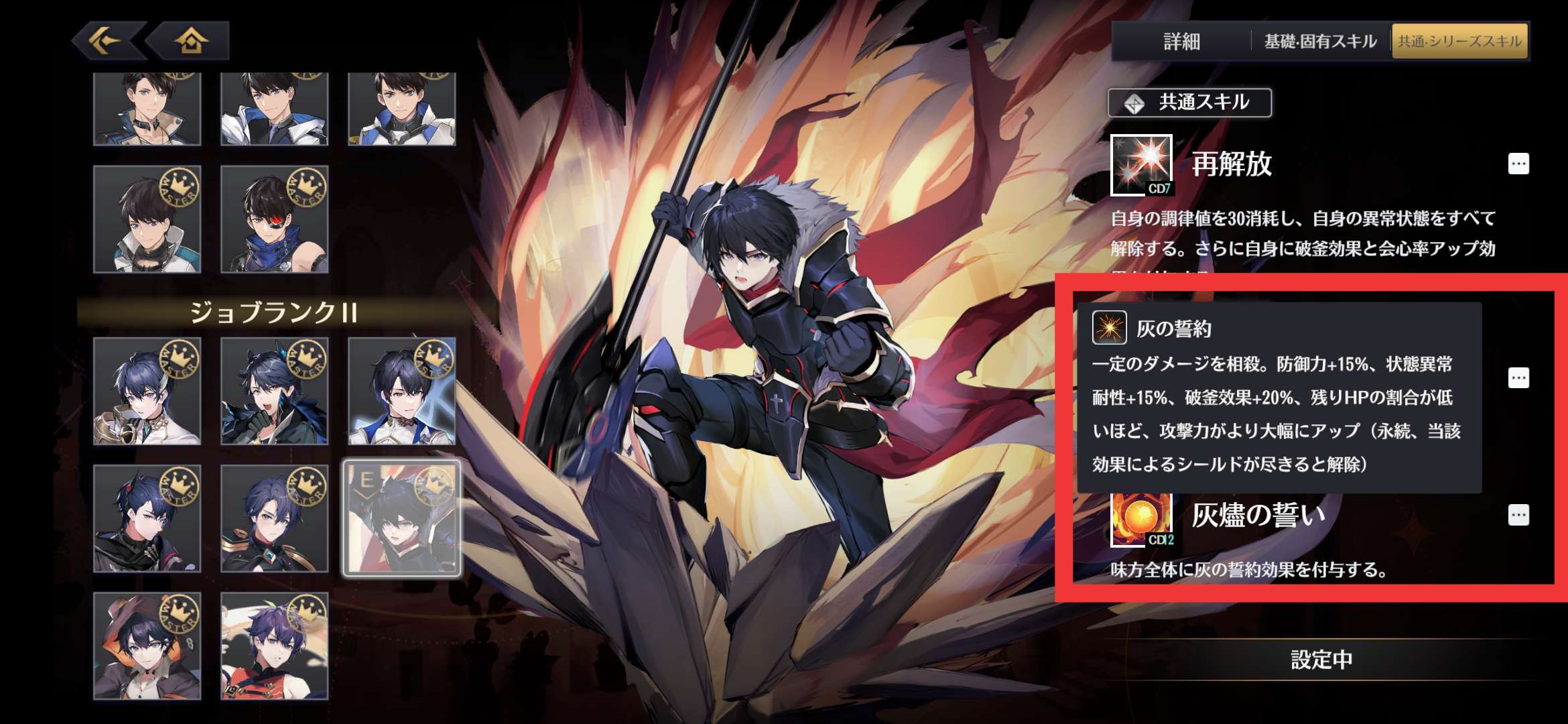
Task: Choose the red eyepatch character portrait
Action: tap(275, 219)
